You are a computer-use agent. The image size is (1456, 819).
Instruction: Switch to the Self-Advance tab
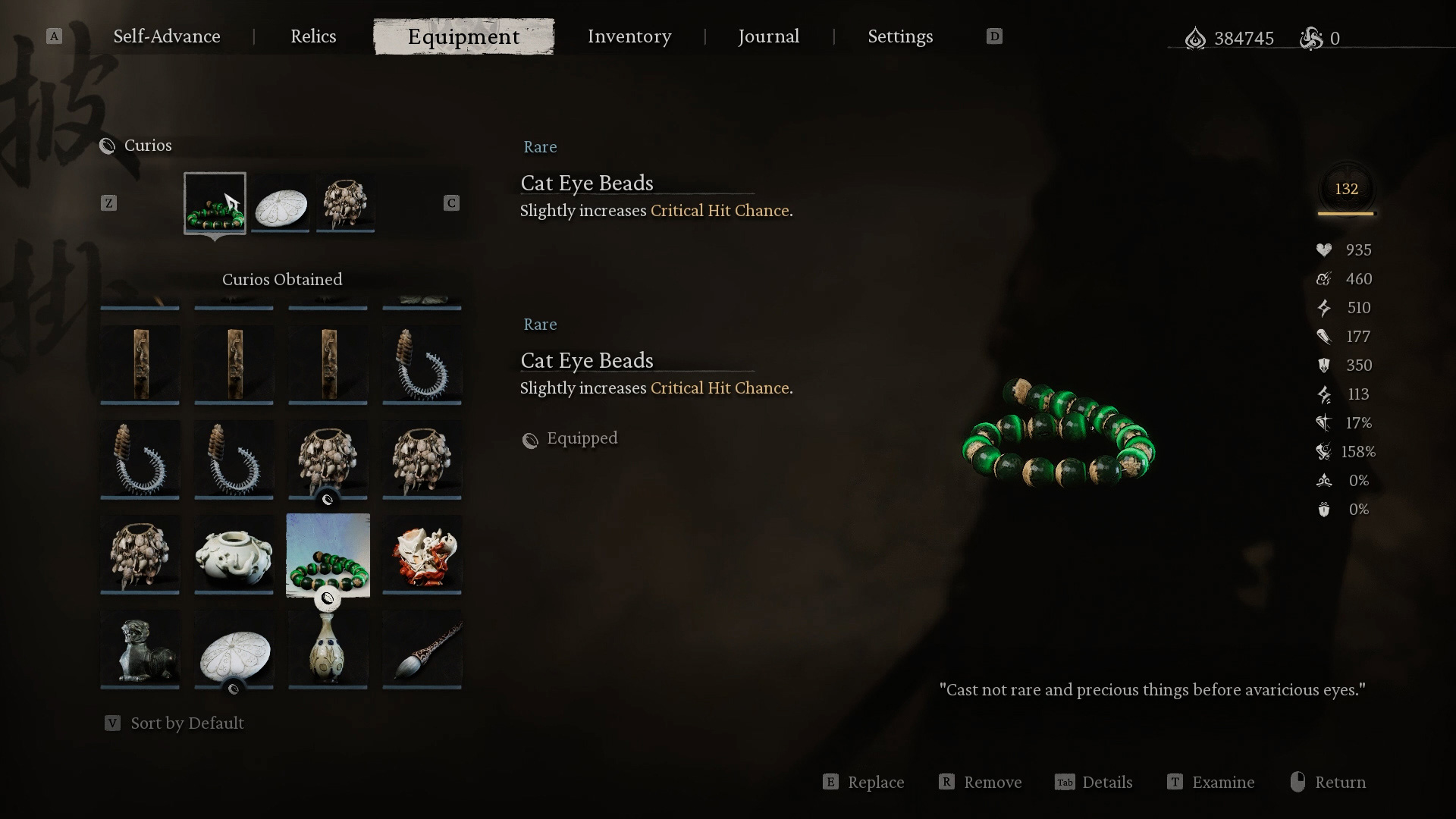pyautogui.click(x=167, y=36)
